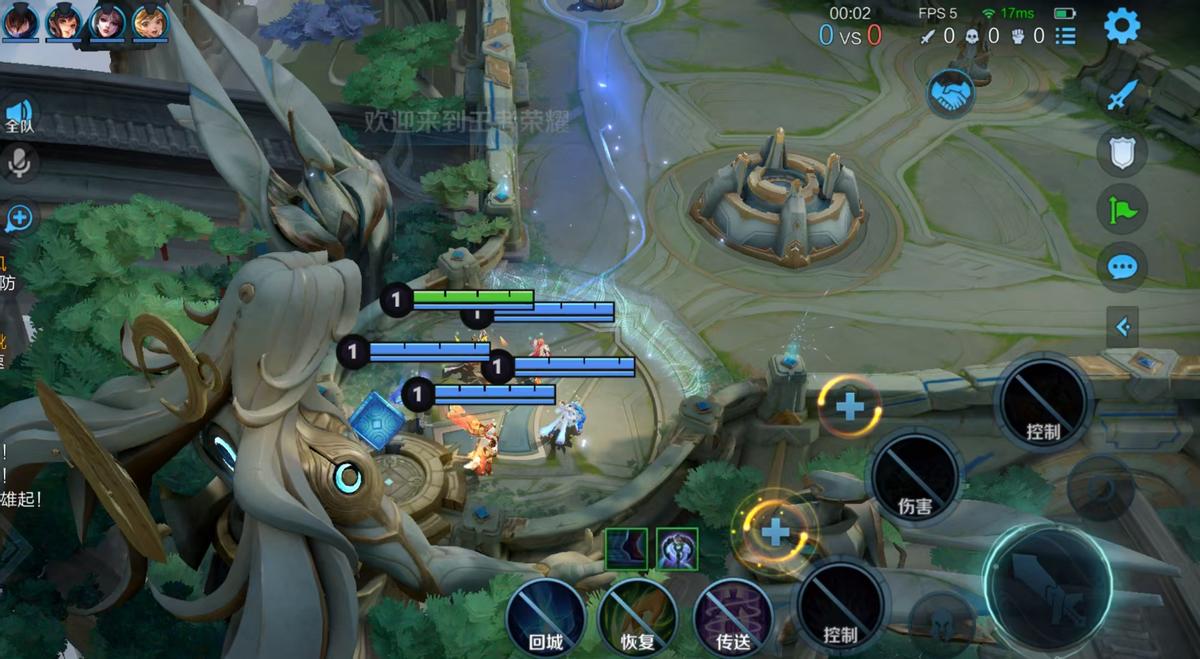This screenshot has height=659, width=1200.
Task: Open the settings gear menu
Action: [1122, 27]
